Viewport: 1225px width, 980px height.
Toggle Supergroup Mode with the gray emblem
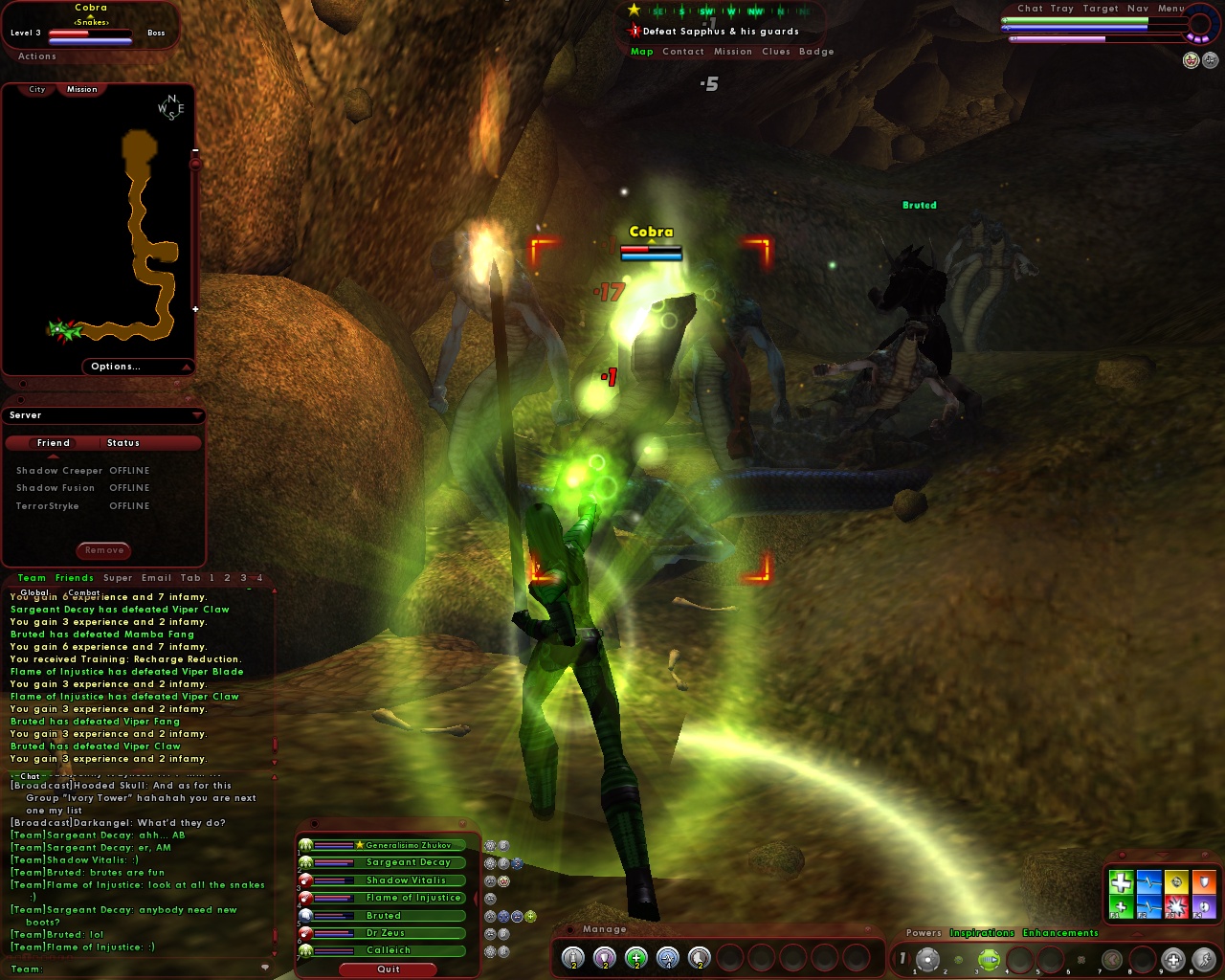pos(1210,59)
